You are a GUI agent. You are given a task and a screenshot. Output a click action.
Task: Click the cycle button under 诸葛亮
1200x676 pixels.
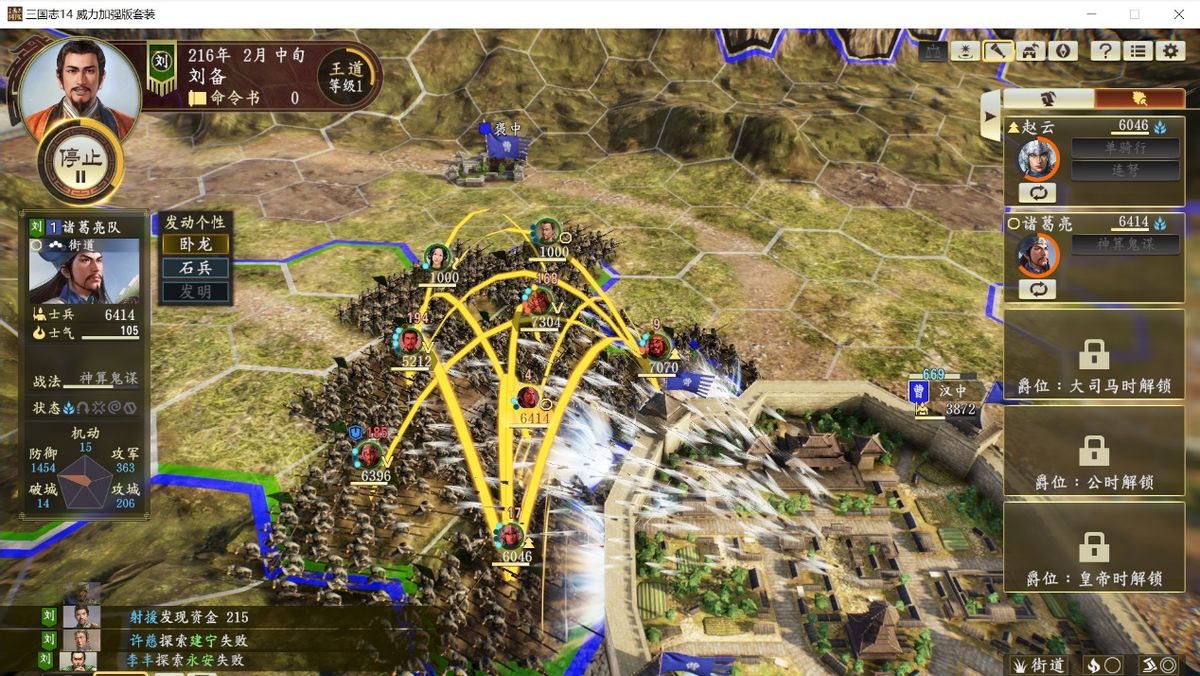click(x=1037, y=289)
